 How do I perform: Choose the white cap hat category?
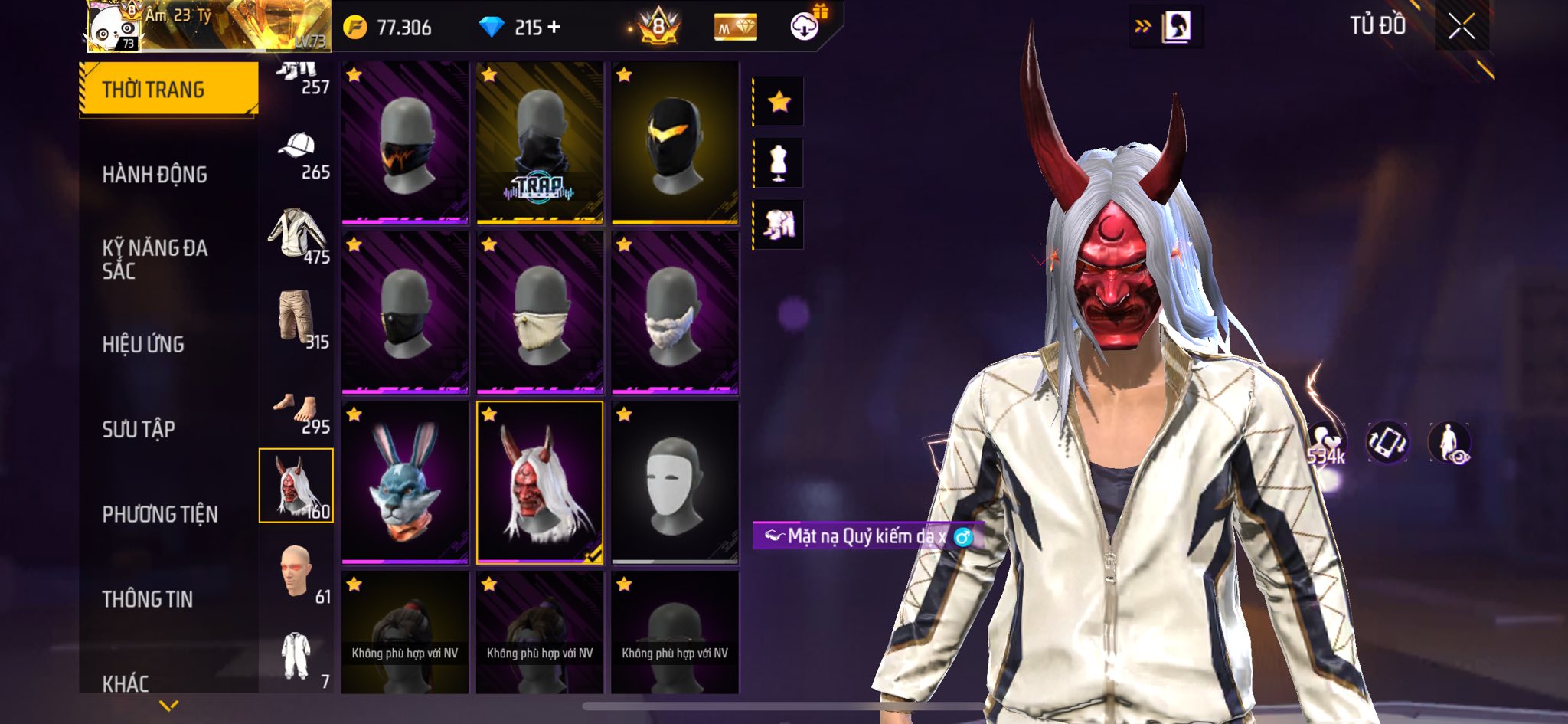[297, 153]
